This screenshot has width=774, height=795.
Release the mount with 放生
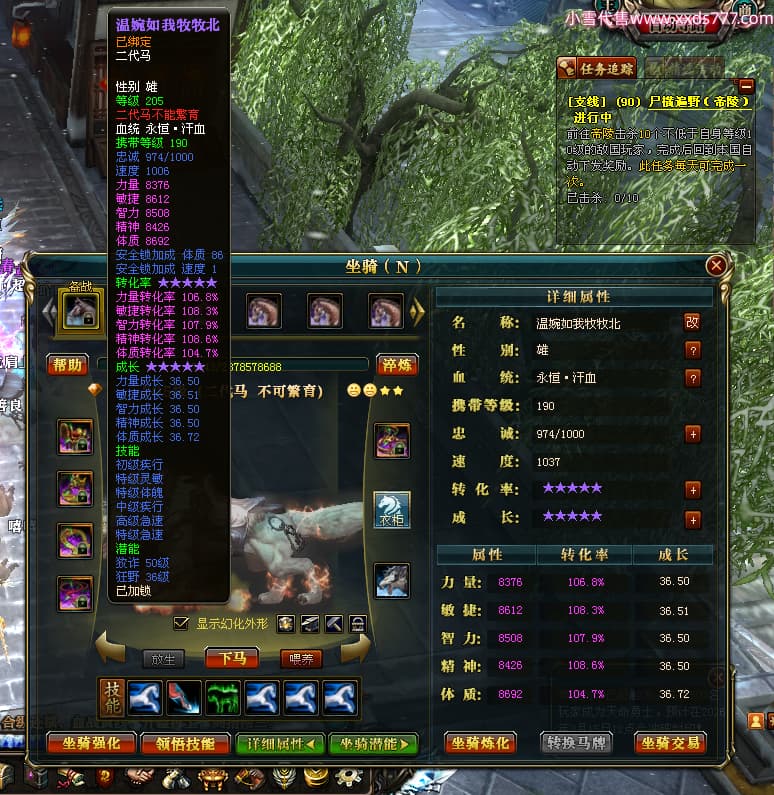pos(163,657)
